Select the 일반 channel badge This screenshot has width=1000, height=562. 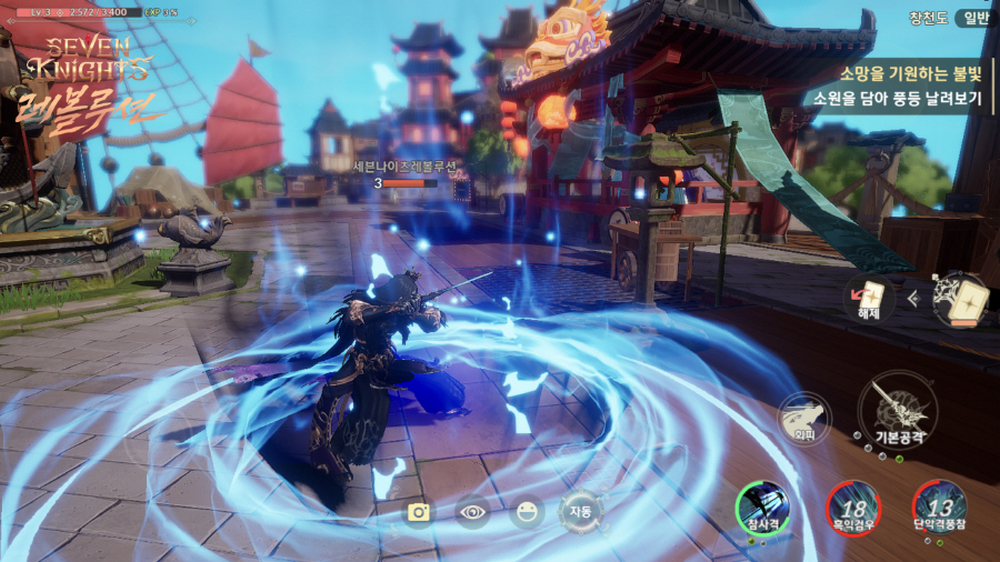972,17
